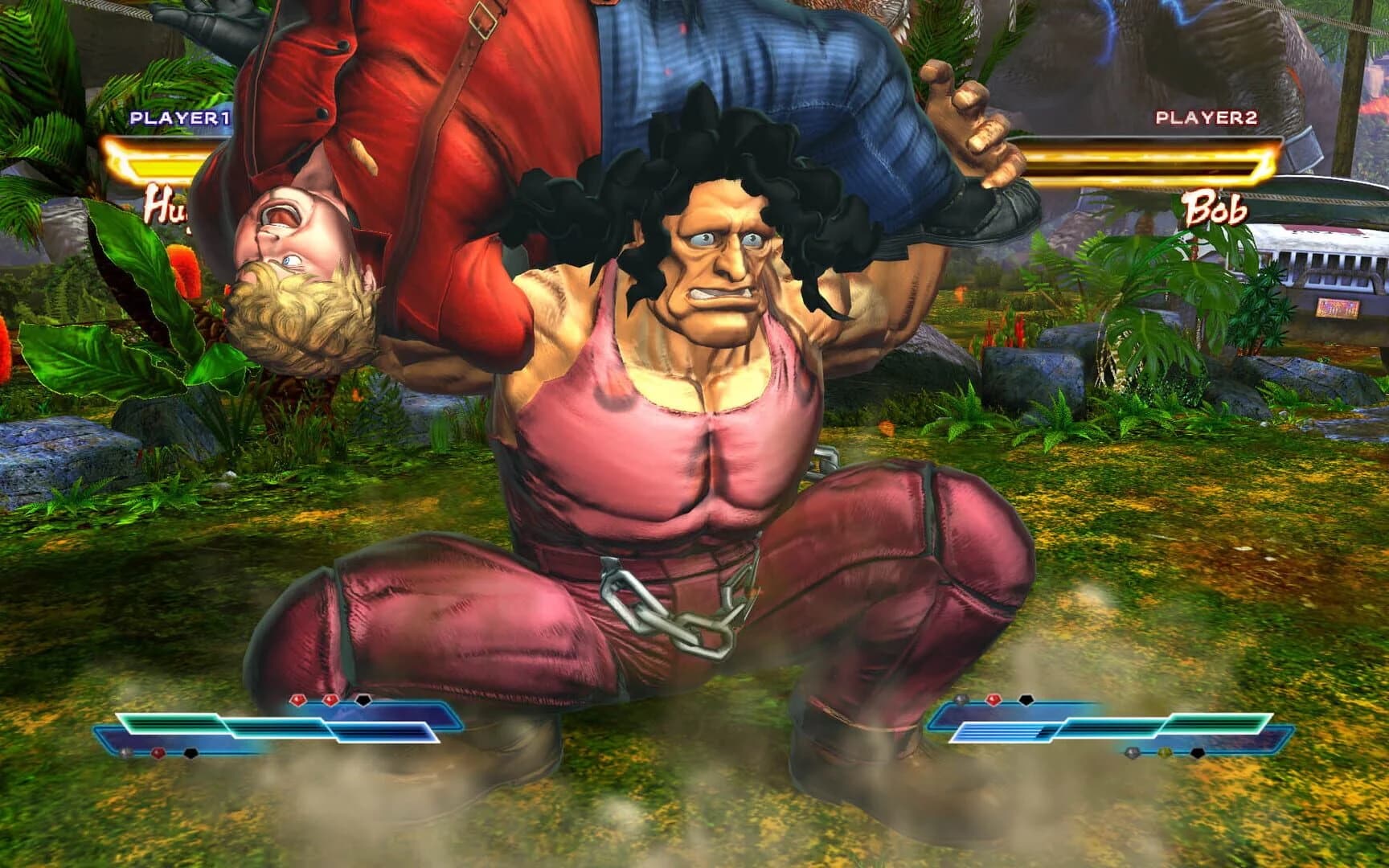Image resolution: width=1389 pixels, height=868 pixels.
Task: Click the yellow gem under Player 2's meter
Action: point(1165,754)
